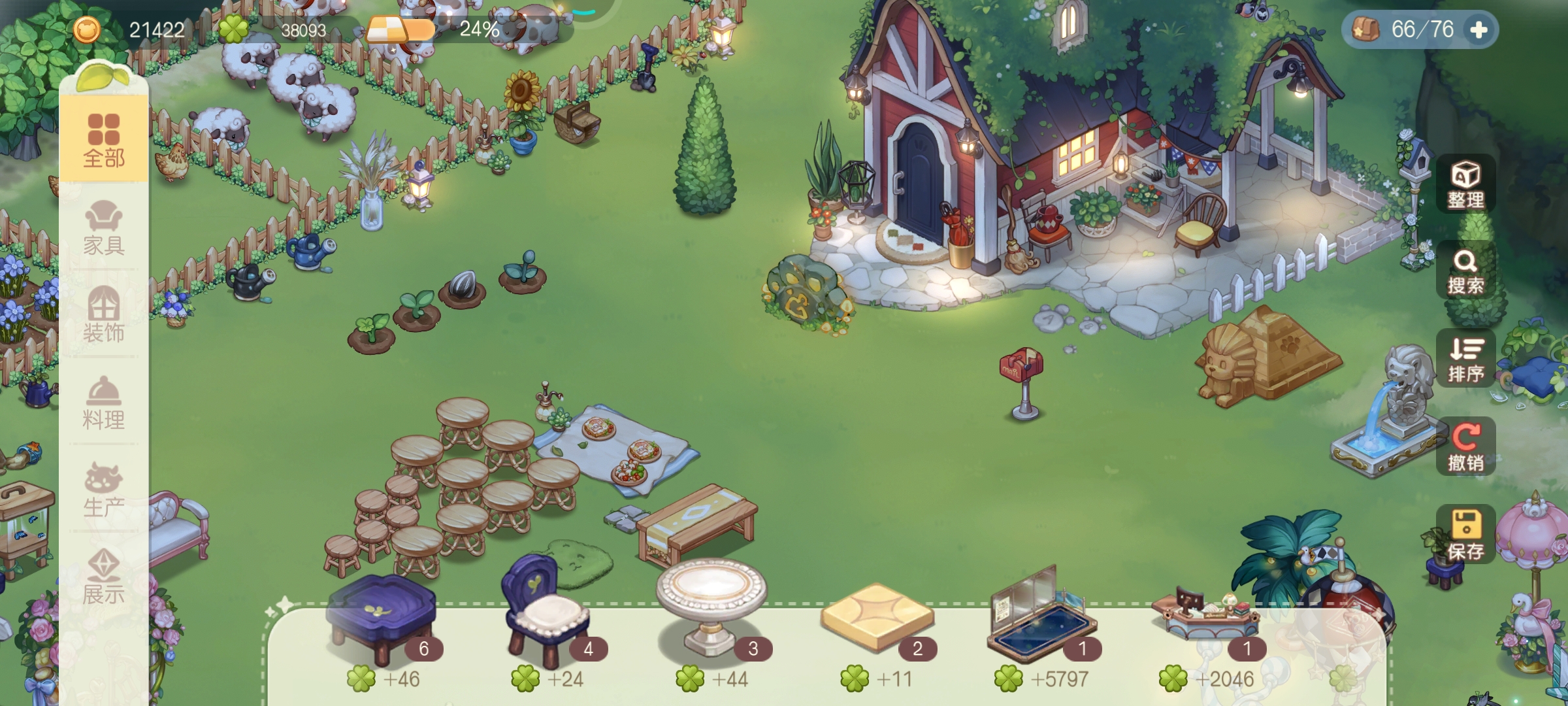Choose the 生产 production category
The image size is (1568, 706).
point(104,490)
